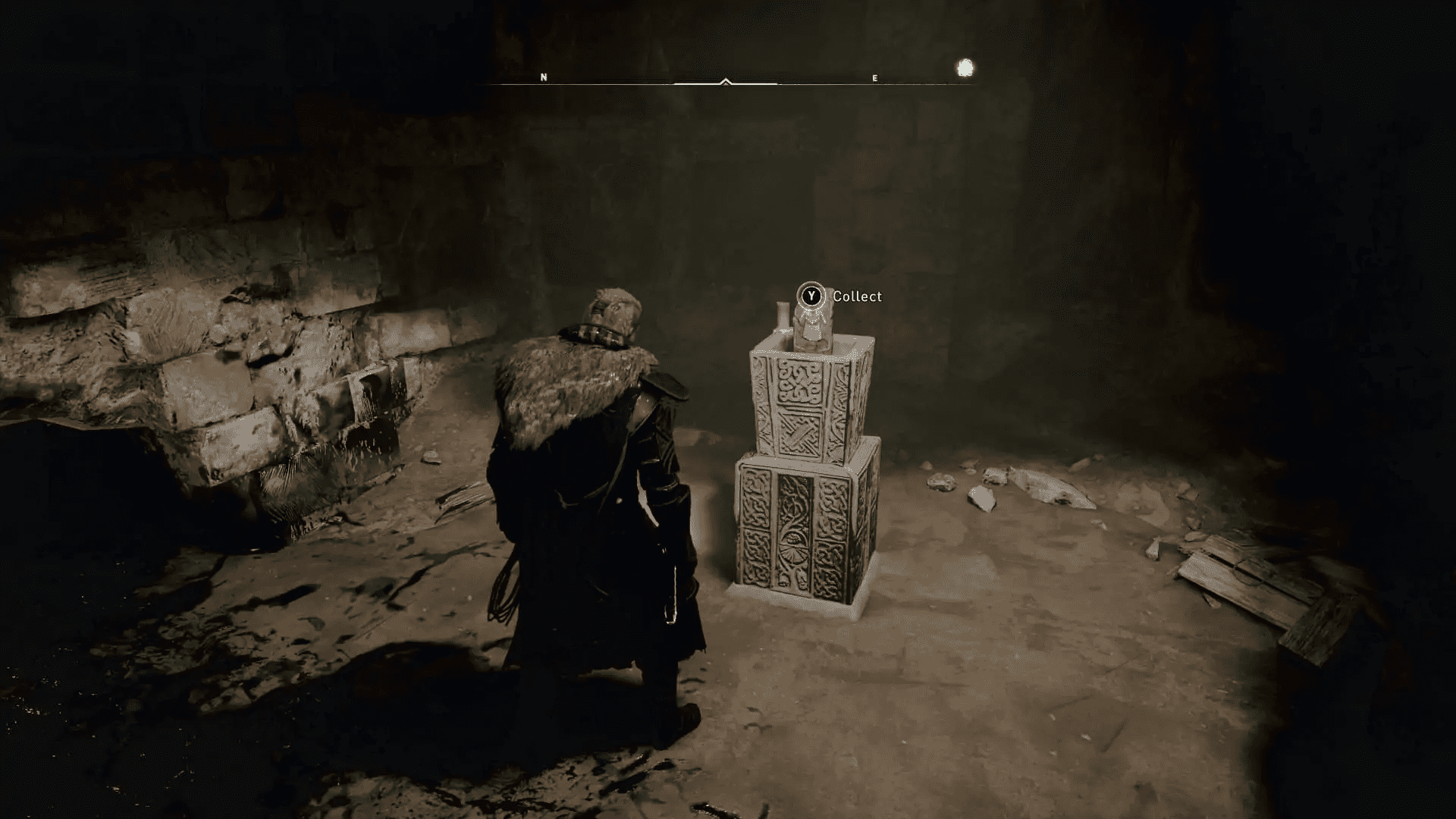Toggle the objective light in the top right
Viewport: 1456px width, 819px height.
(x=965, y=68)
